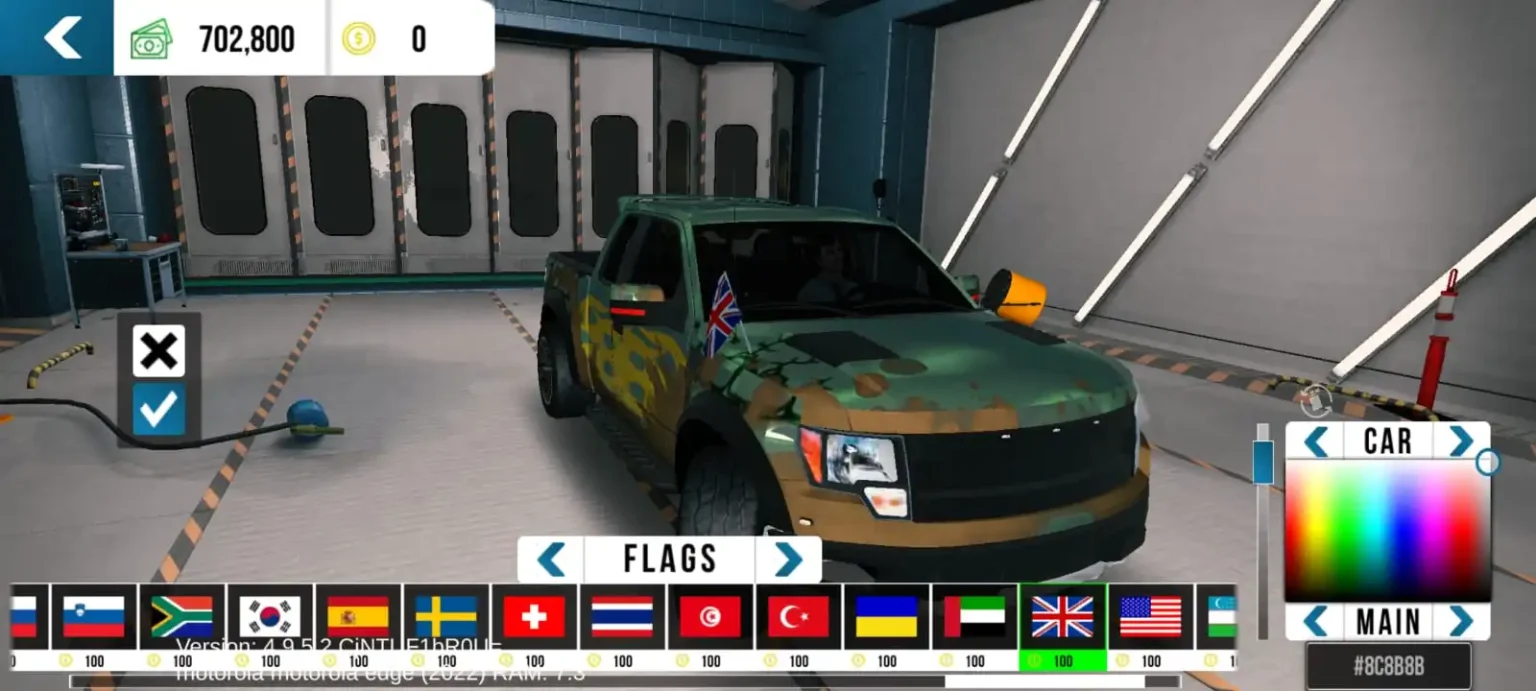The image size is (1536, 691).
Task: Select the Ukraine flag
Action: (886, 617)
